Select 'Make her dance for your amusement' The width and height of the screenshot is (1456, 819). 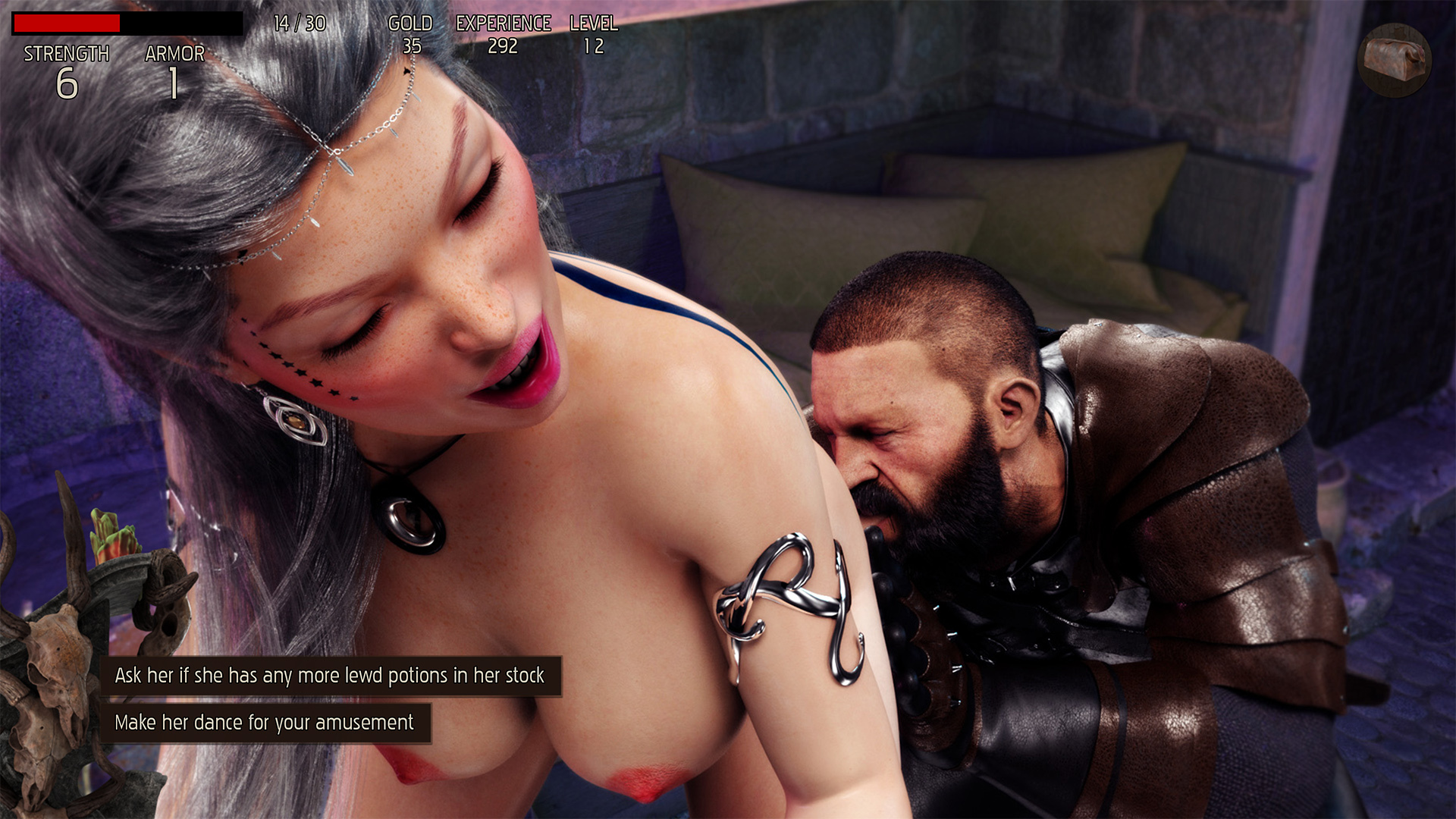(x=265, y=723)
